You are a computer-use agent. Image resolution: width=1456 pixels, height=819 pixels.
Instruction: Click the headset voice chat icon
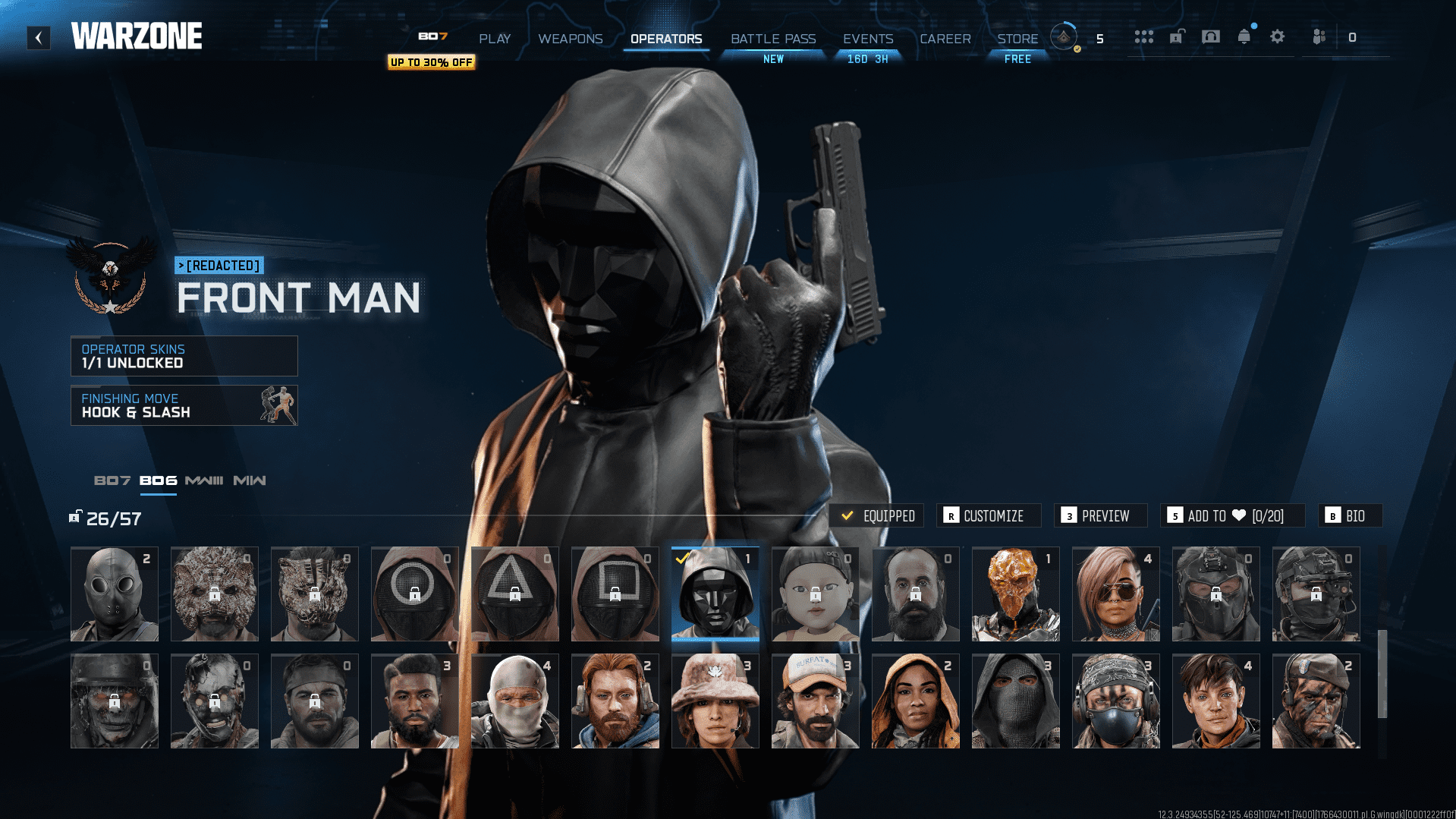click(1211, 36)
